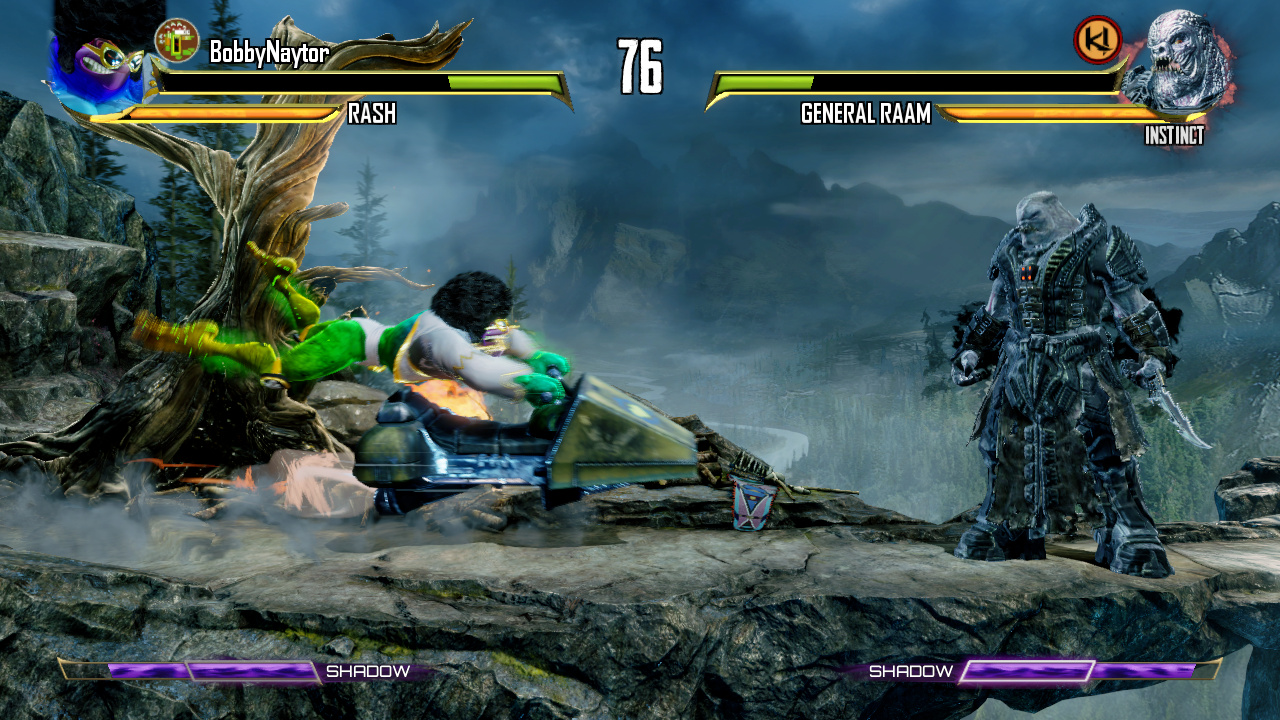This screenshot has width=1280, height=720.
Task: Click Rash's character portrait
Action: pos(97,72)
